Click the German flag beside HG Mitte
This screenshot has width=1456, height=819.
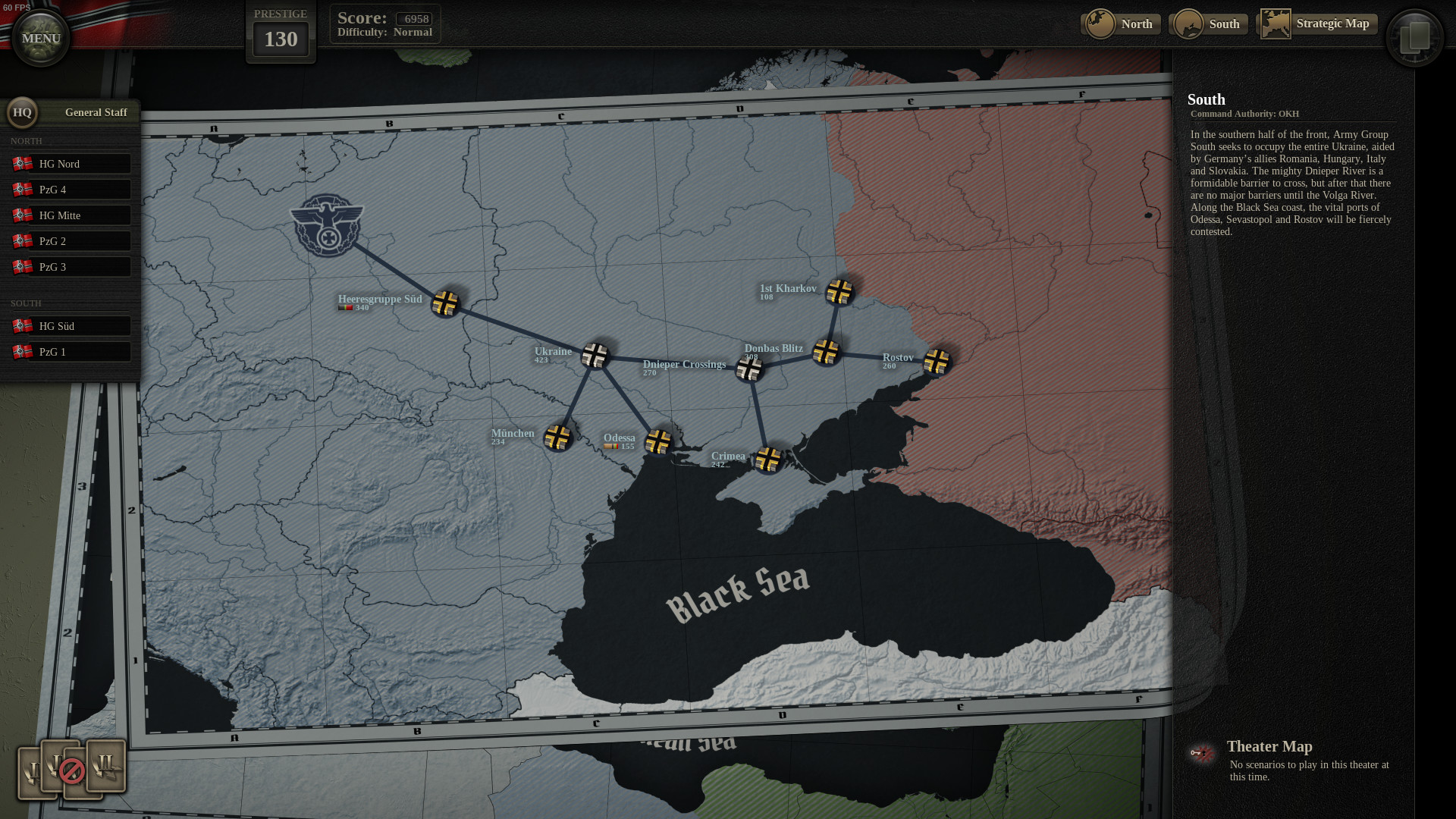click(22, 215)
